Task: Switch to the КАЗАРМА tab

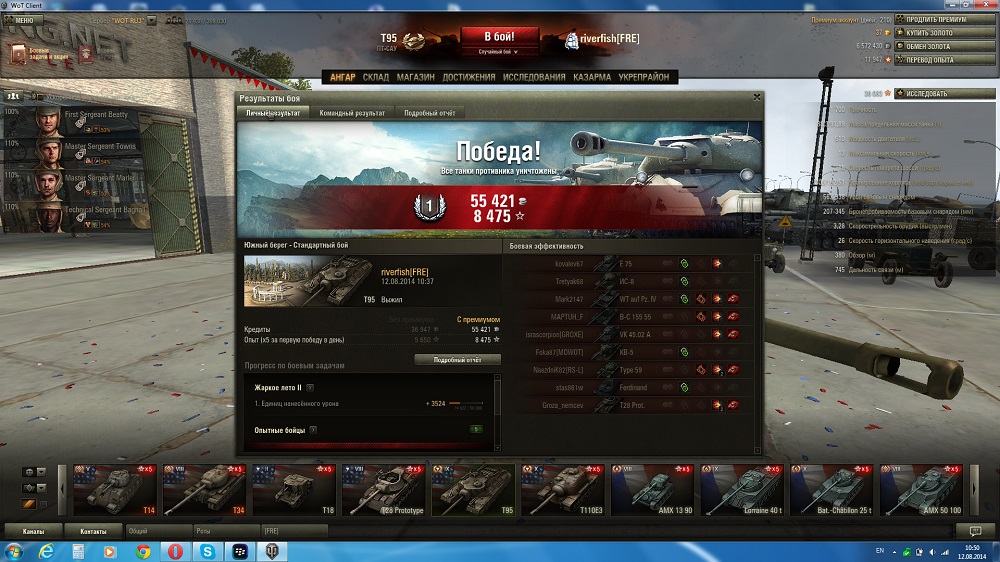Action: [x=593, y=77]
